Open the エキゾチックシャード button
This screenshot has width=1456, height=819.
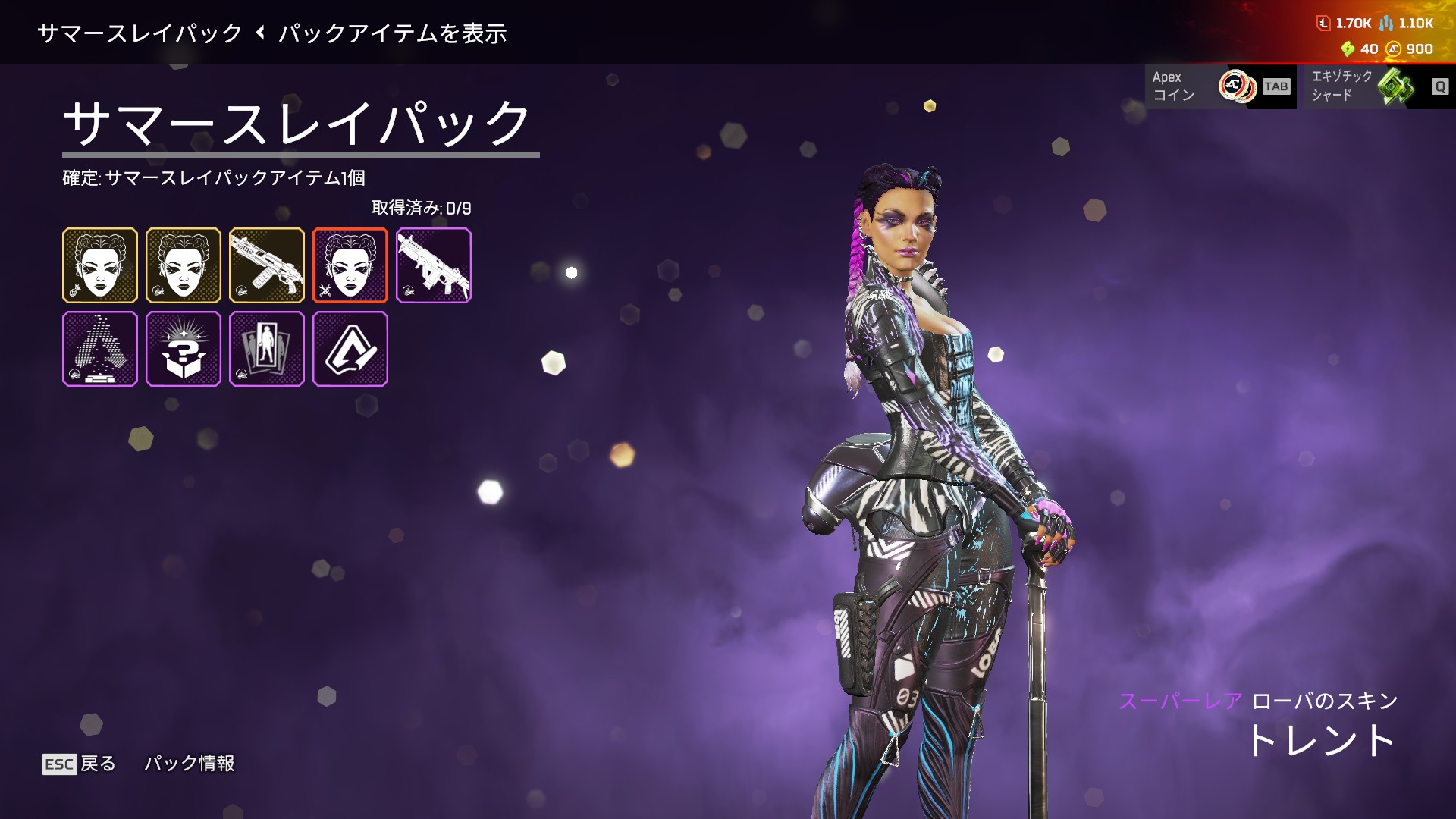pyautogui.click(x=1376, y=86)
